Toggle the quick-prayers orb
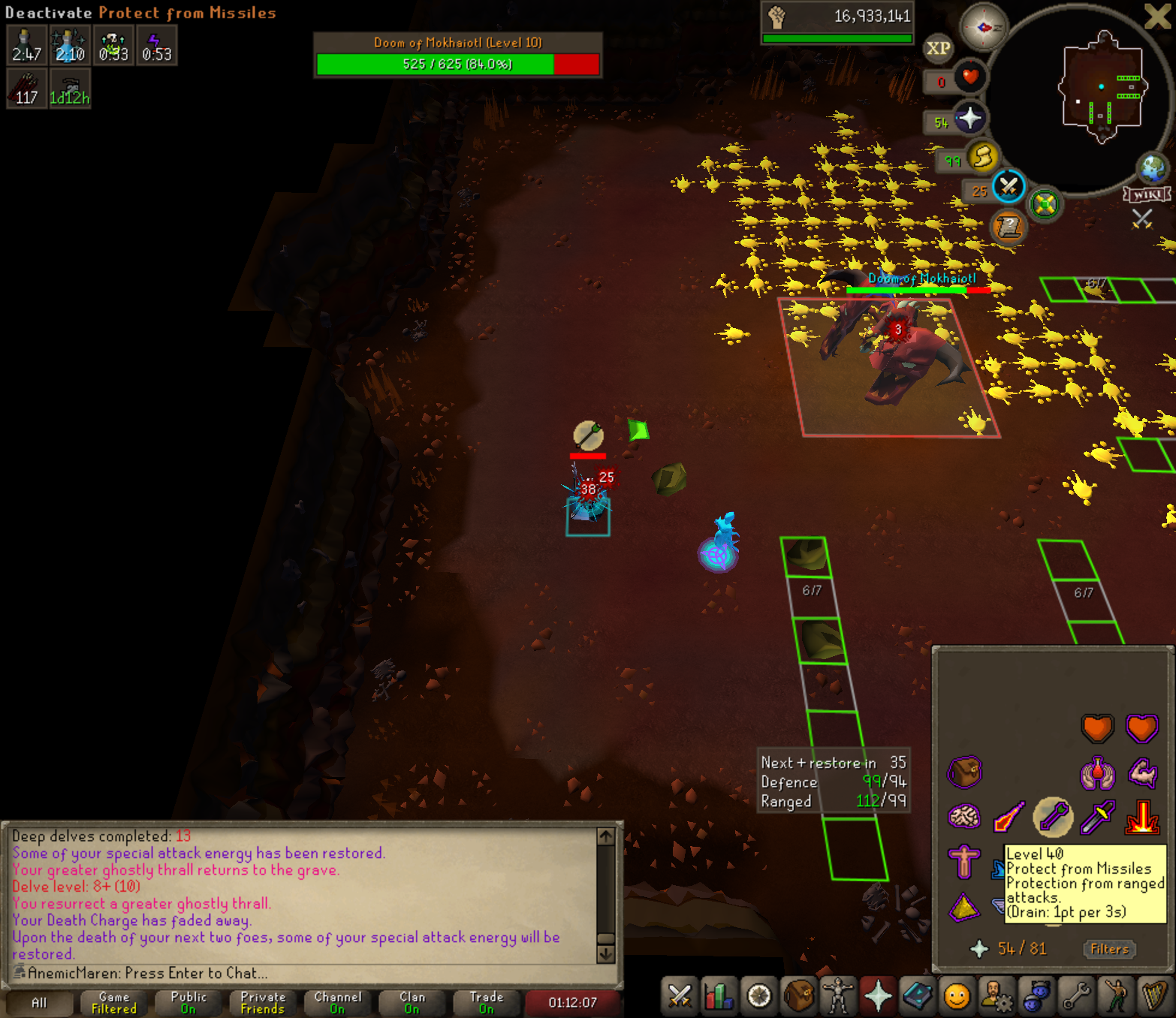The image size is (1176, 1018). pos(969,118)
